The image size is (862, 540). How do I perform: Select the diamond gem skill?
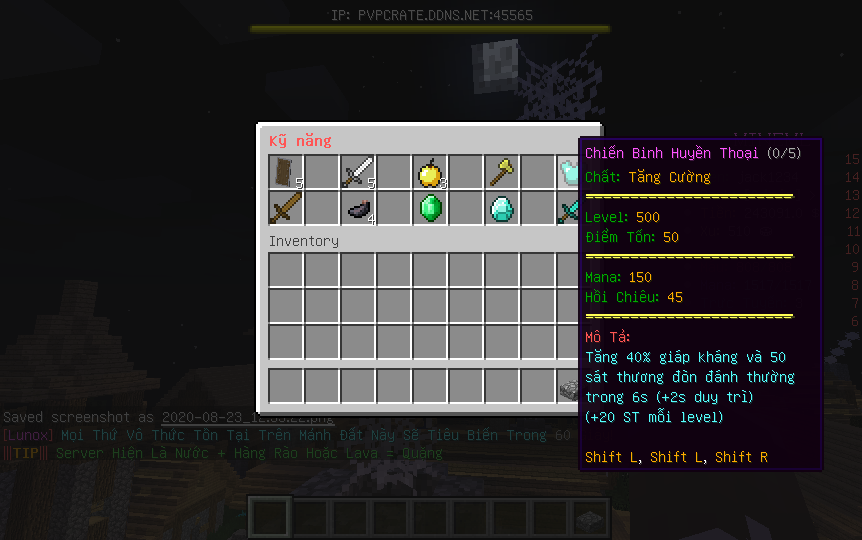coord(502,209)
